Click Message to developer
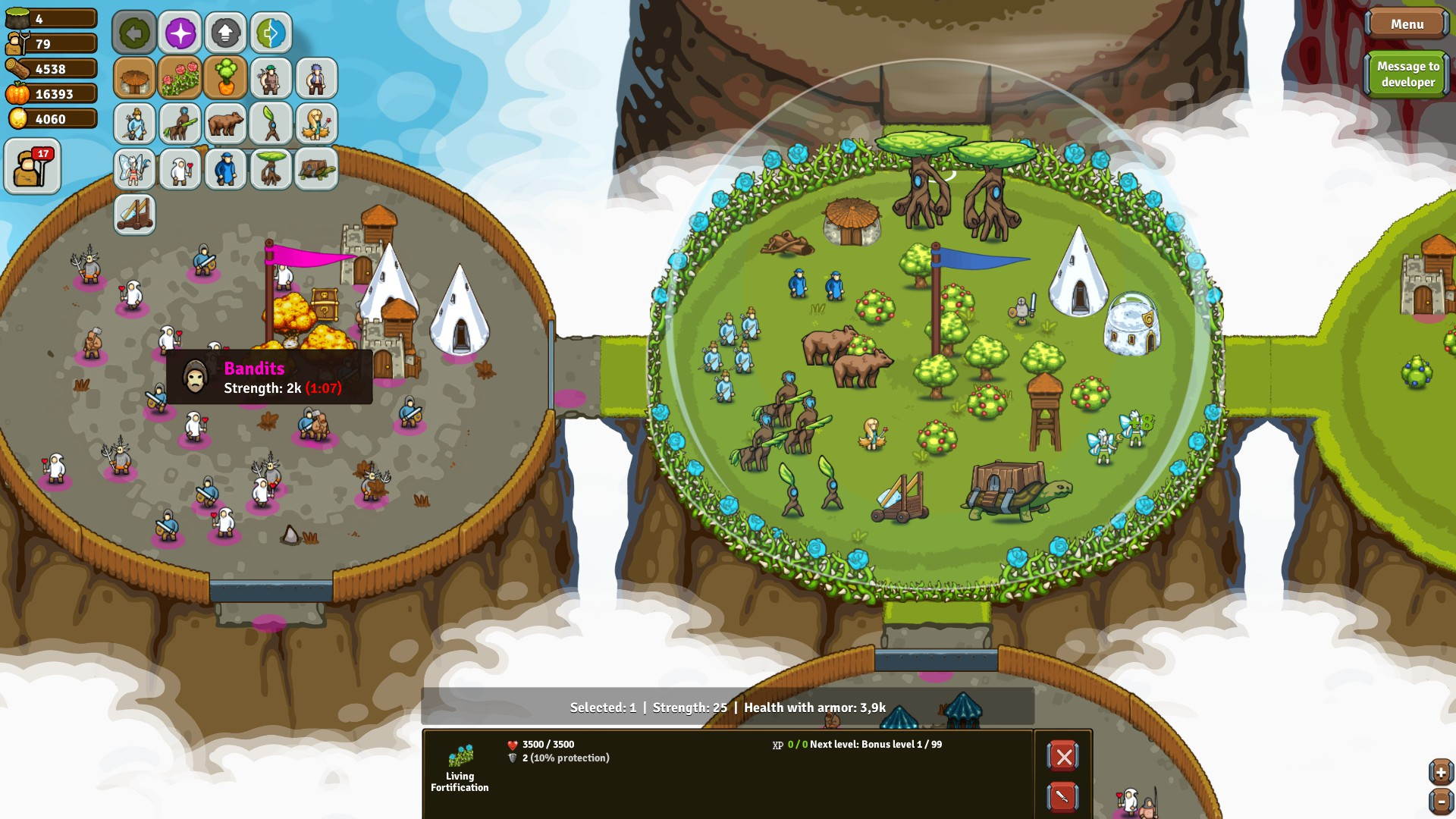 (1407, 73)
